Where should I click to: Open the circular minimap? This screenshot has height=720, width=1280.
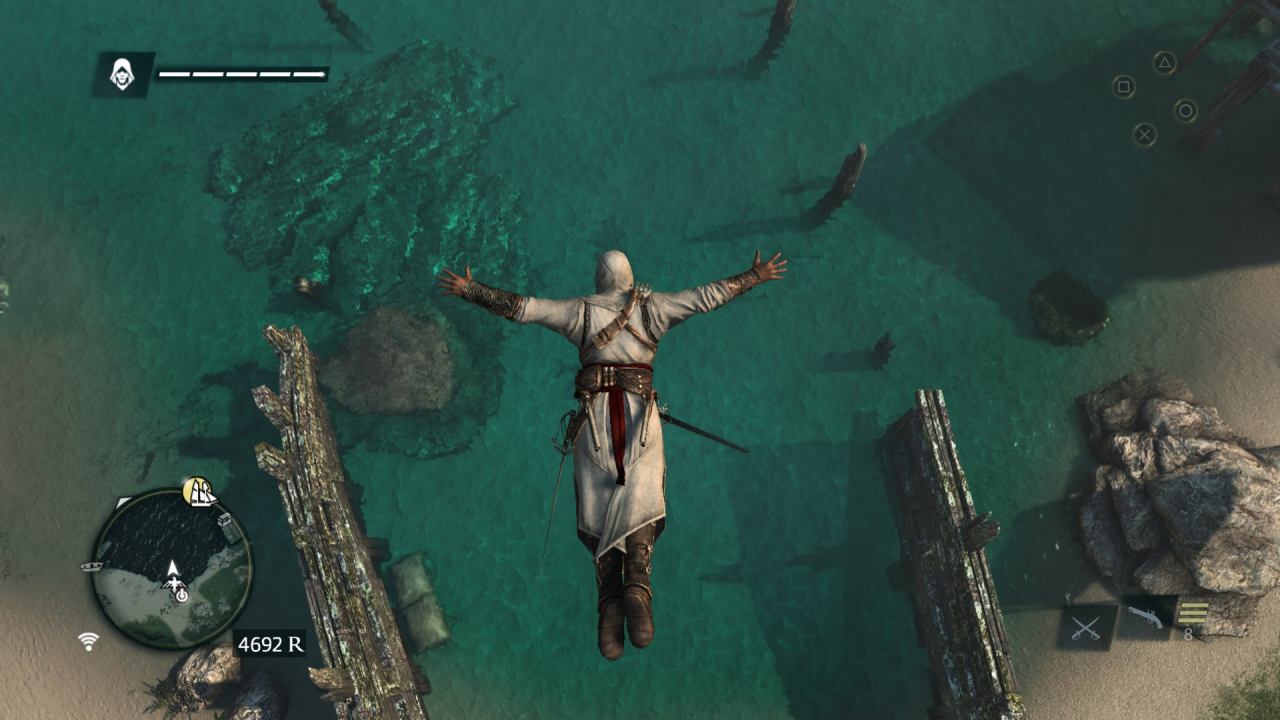[x=171, y=568]
